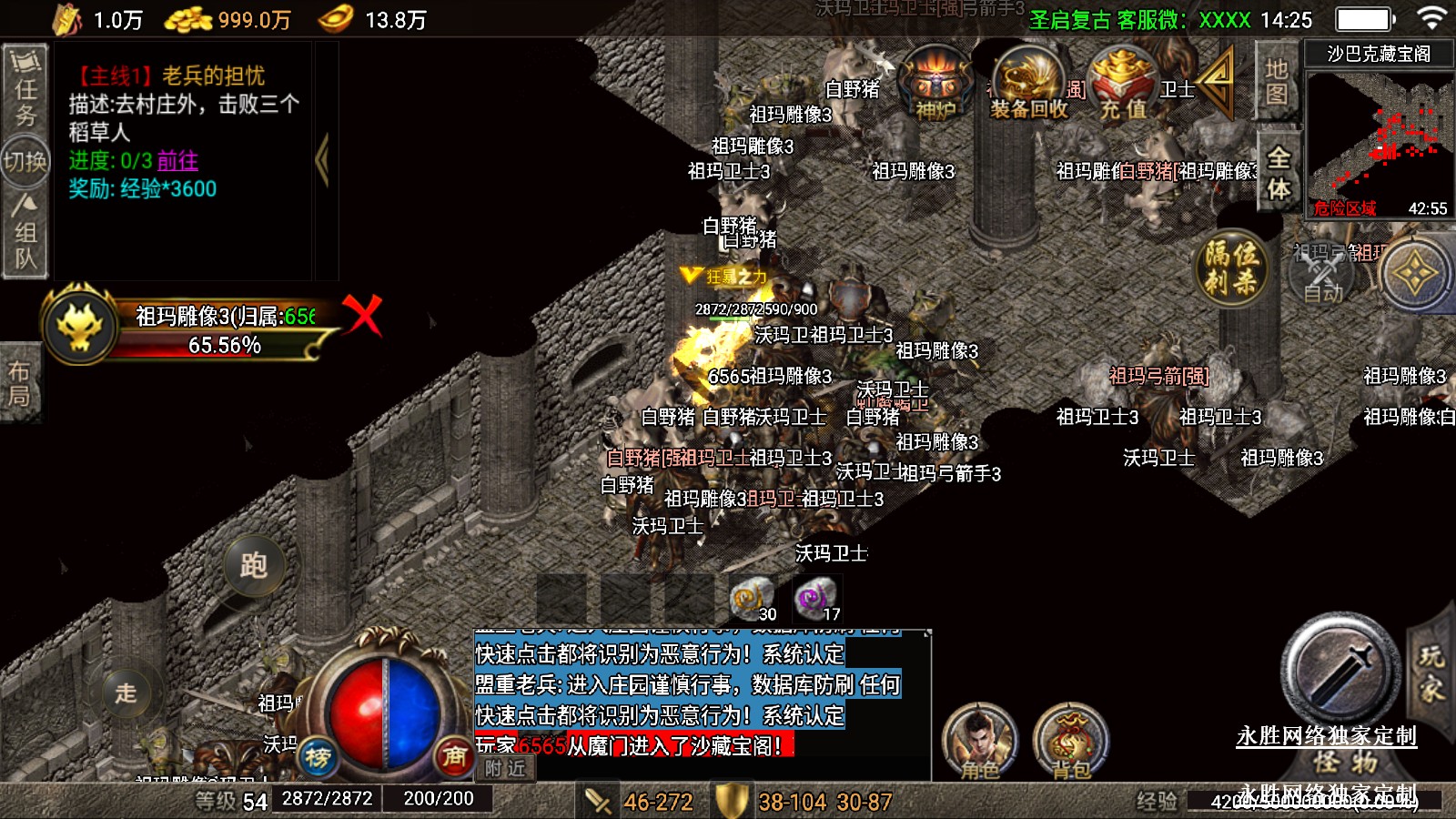Screen dimensions: 1456x819
Task: Activate the 隔位刺杀 skill
Action: point(1231,268)
